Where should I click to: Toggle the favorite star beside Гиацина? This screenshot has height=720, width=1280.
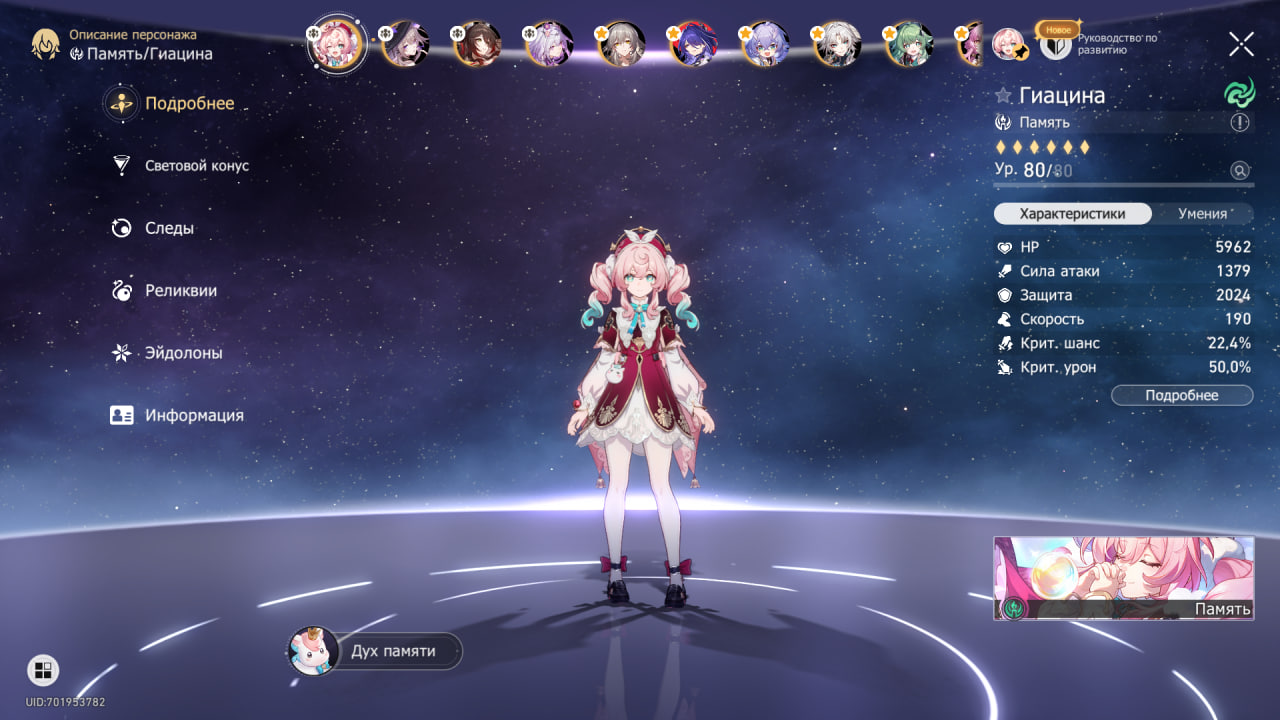pyautogui.click(x=1003, y=96)
